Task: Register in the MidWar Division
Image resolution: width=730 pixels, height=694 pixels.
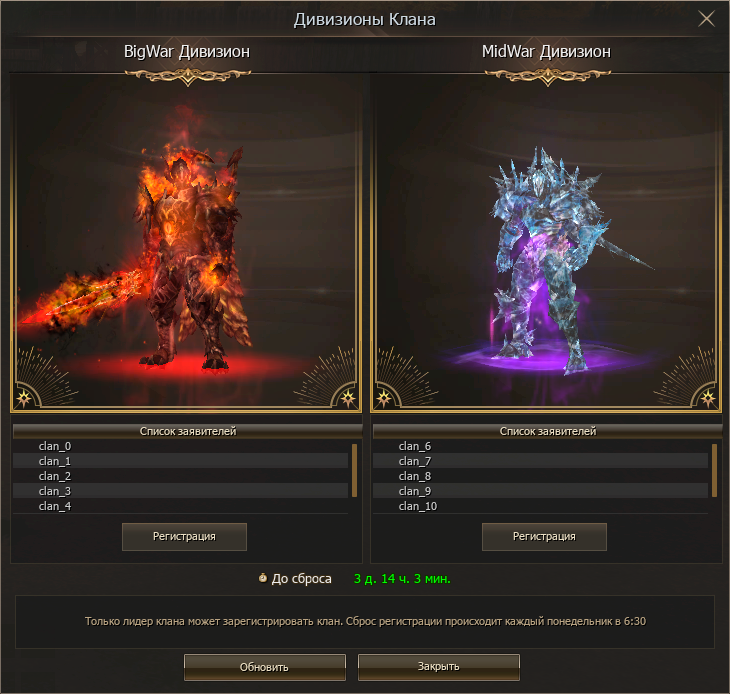Action: click(544, 536)
